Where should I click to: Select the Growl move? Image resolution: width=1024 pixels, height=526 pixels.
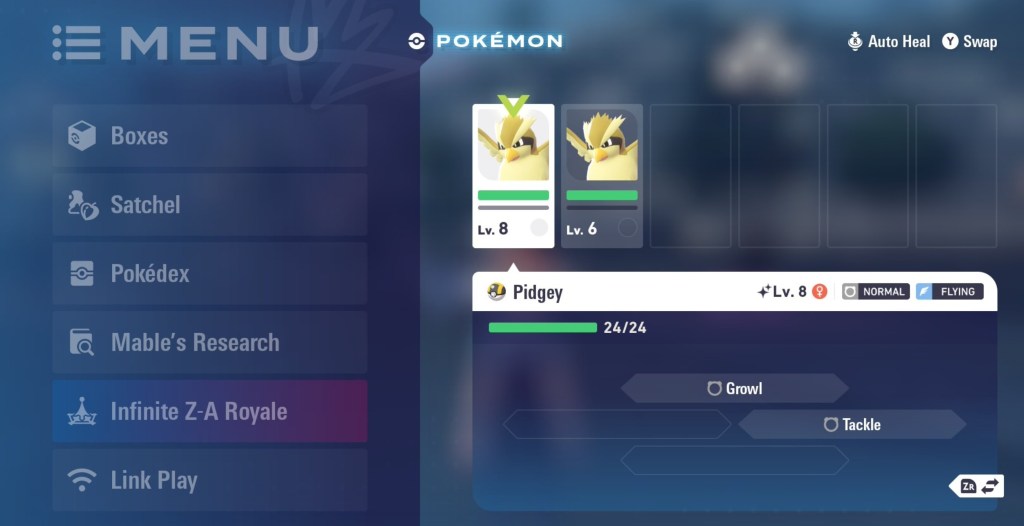(x=735, y=388)
